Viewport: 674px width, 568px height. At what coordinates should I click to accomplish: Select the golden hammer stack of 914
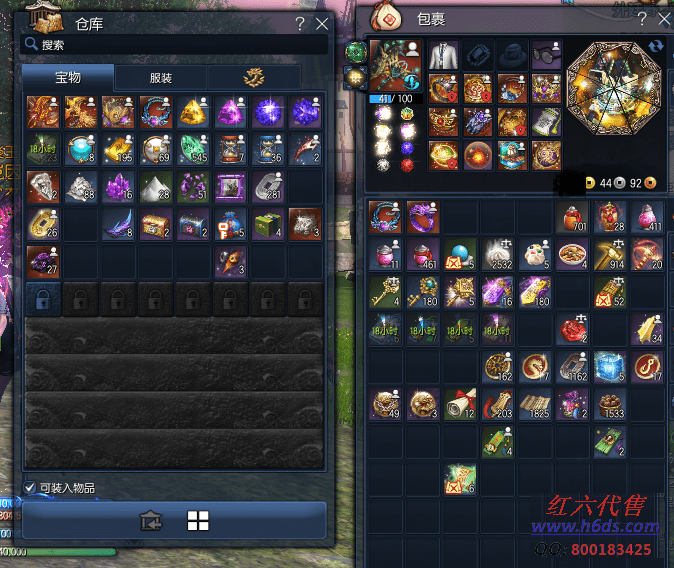(x=609, y=253)
